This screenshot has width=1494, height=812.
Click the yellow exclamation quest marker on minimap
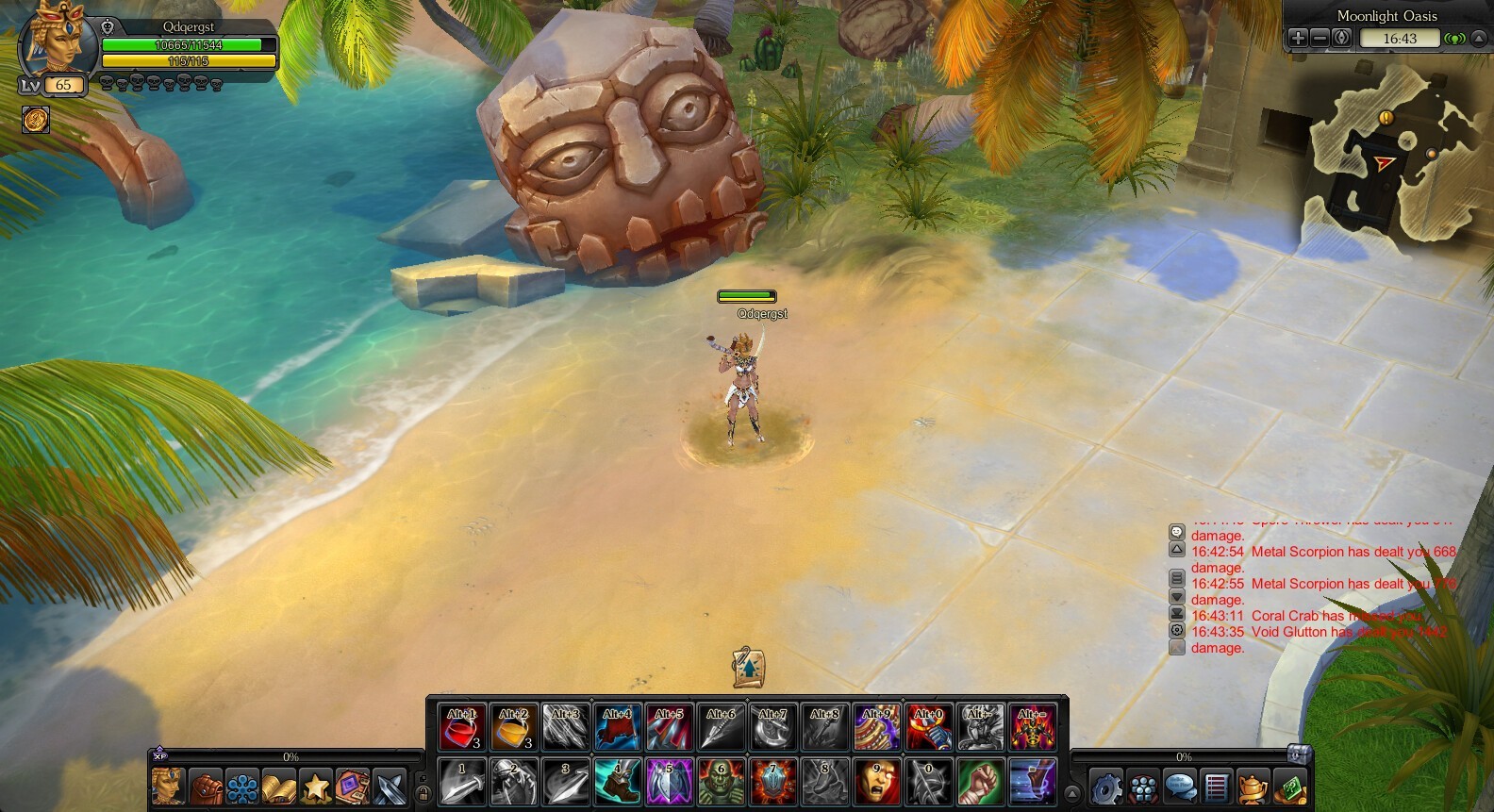click(1386, 118)
